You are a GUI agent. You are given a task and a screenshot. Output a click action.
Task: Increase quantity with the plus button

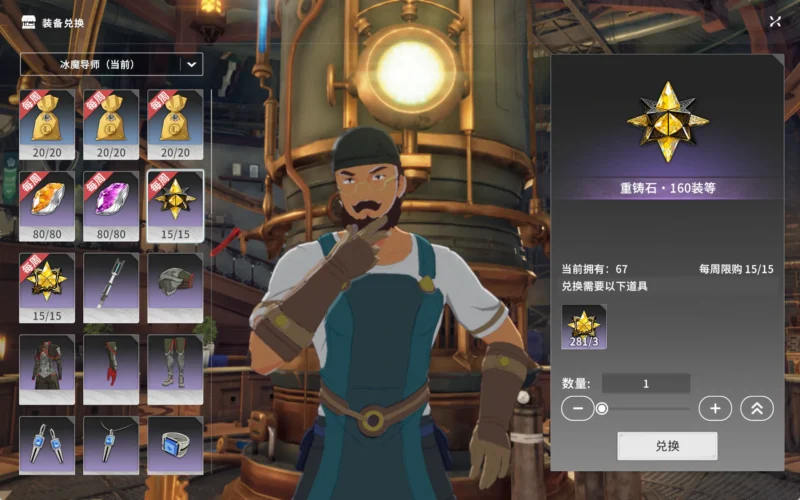pos(714,408)
